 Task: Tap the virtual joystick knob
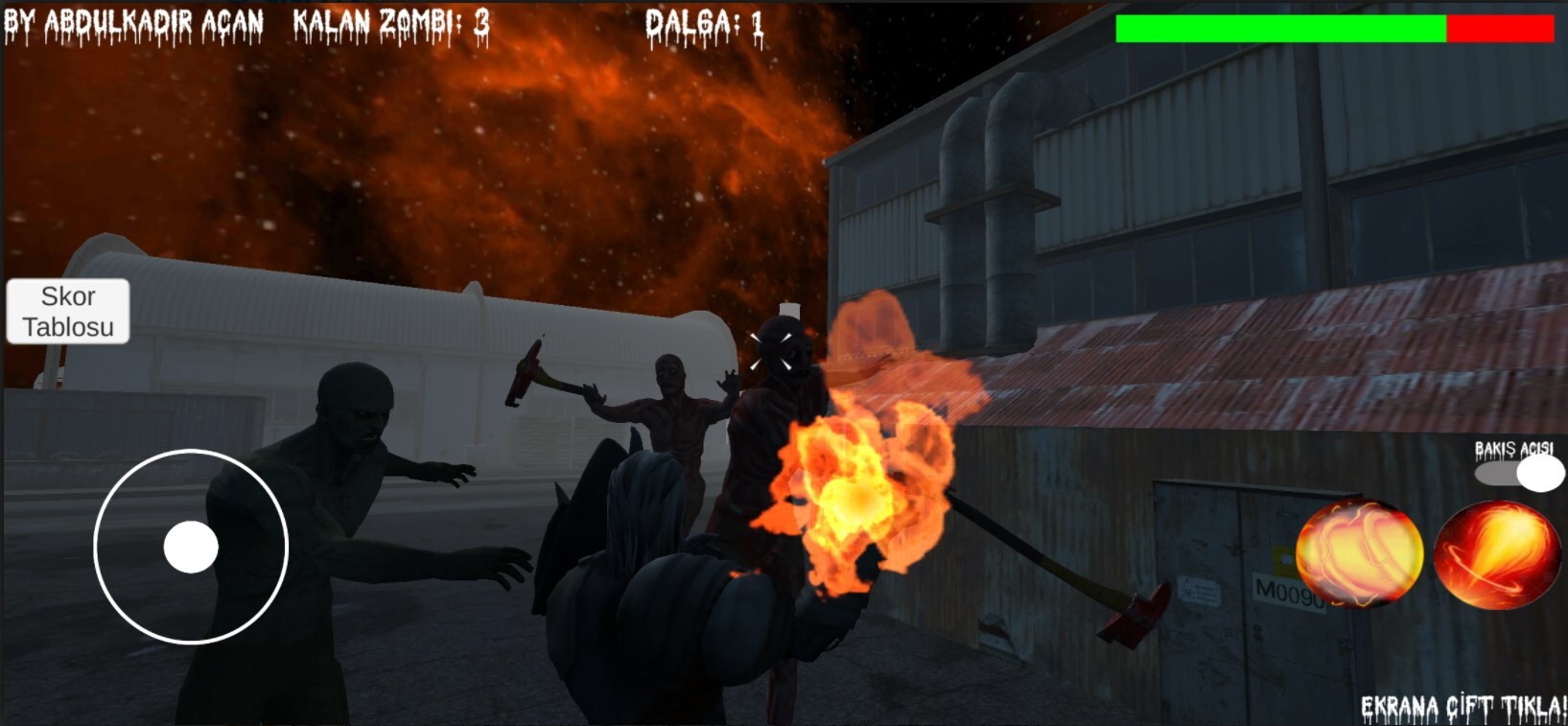click(191, 547)
